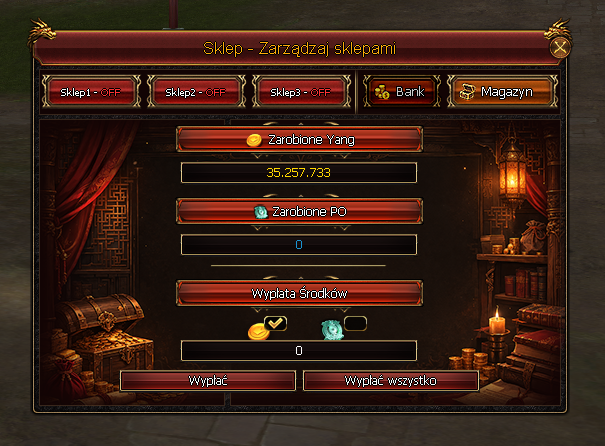The height and width of the screenshot is (446, 605).
Task: Enable the PO gem withdrawal checkbox
Action: (x=355, y=323)
